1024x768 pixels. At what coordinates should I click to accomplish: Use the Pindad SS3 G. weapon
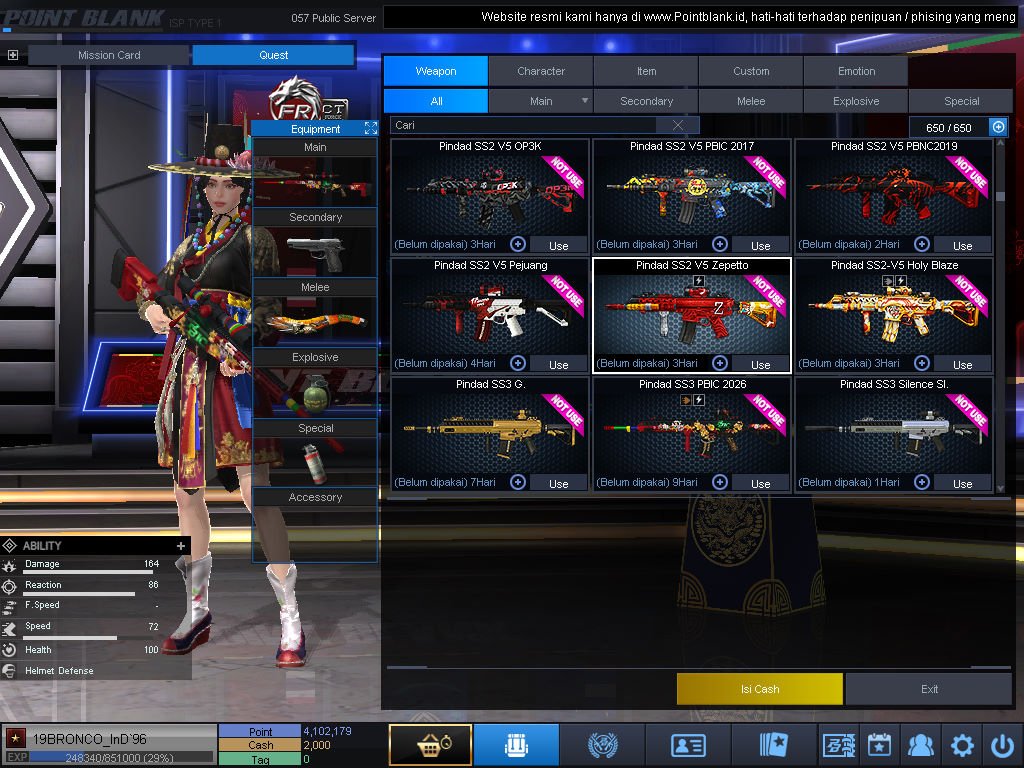tap(558, 483)
